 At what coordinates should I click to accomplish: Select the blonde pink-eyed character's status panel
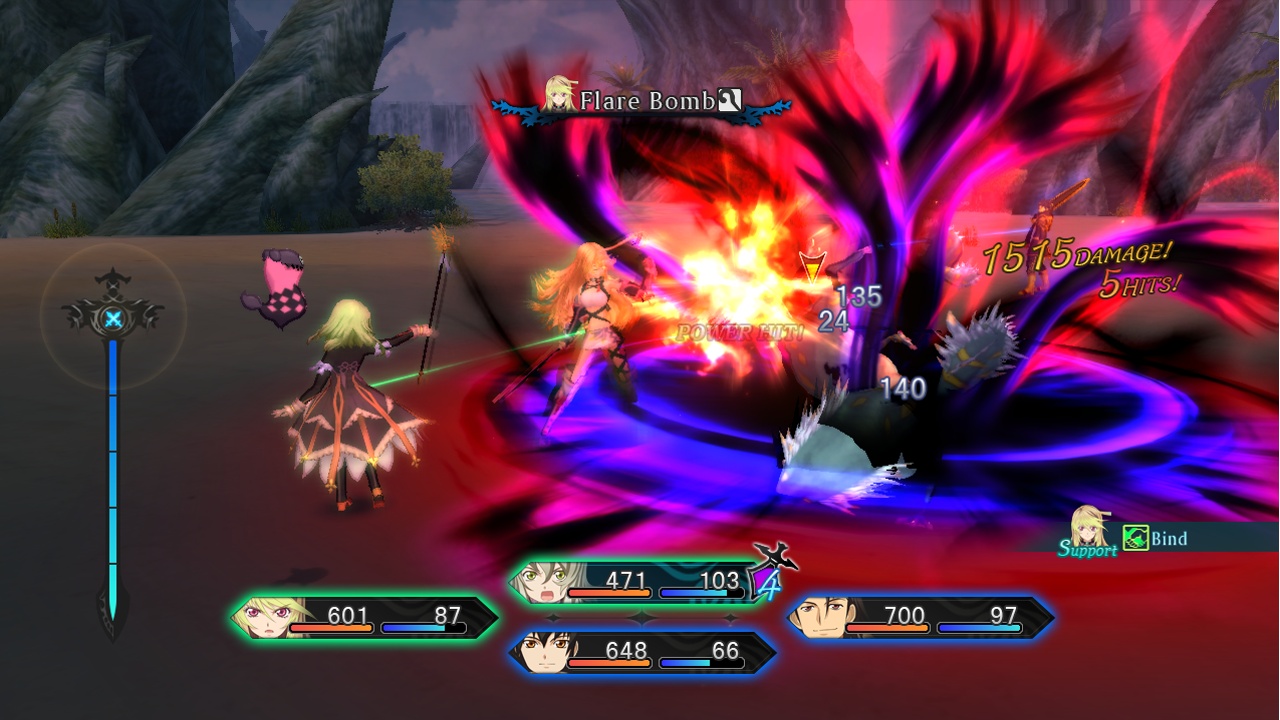click(365, 618)
